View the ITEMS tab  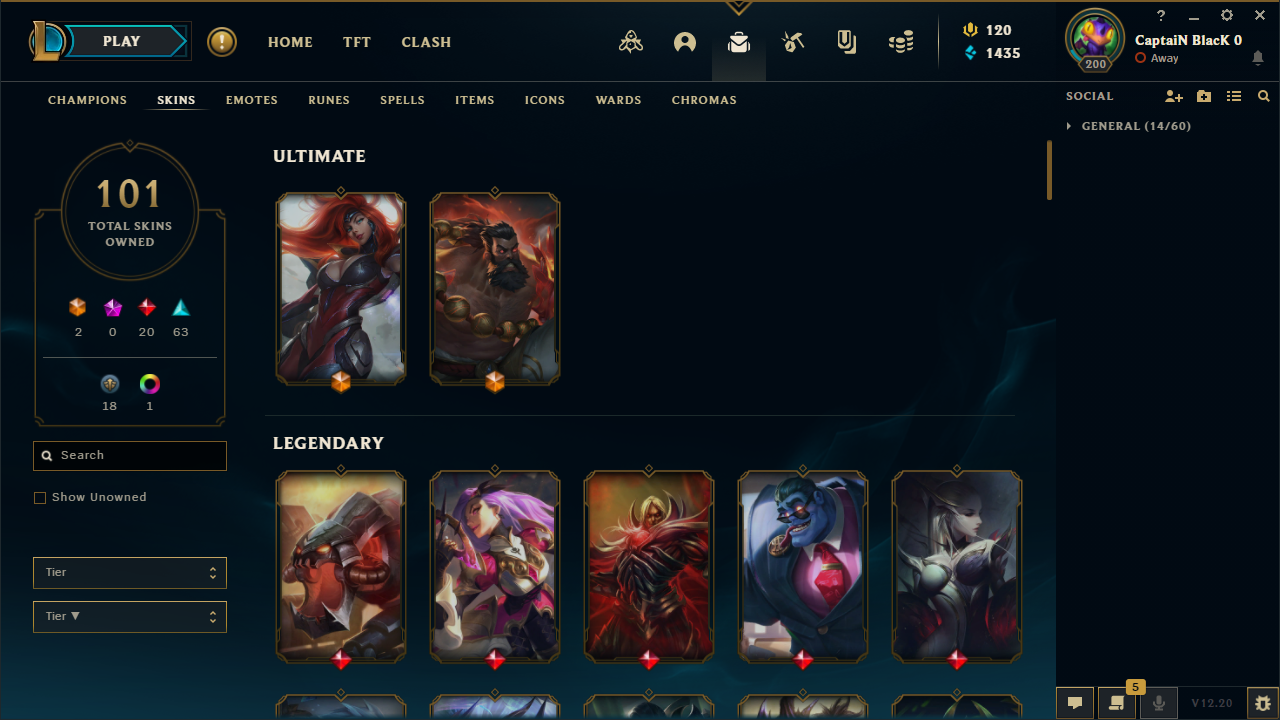click(475, 100)
